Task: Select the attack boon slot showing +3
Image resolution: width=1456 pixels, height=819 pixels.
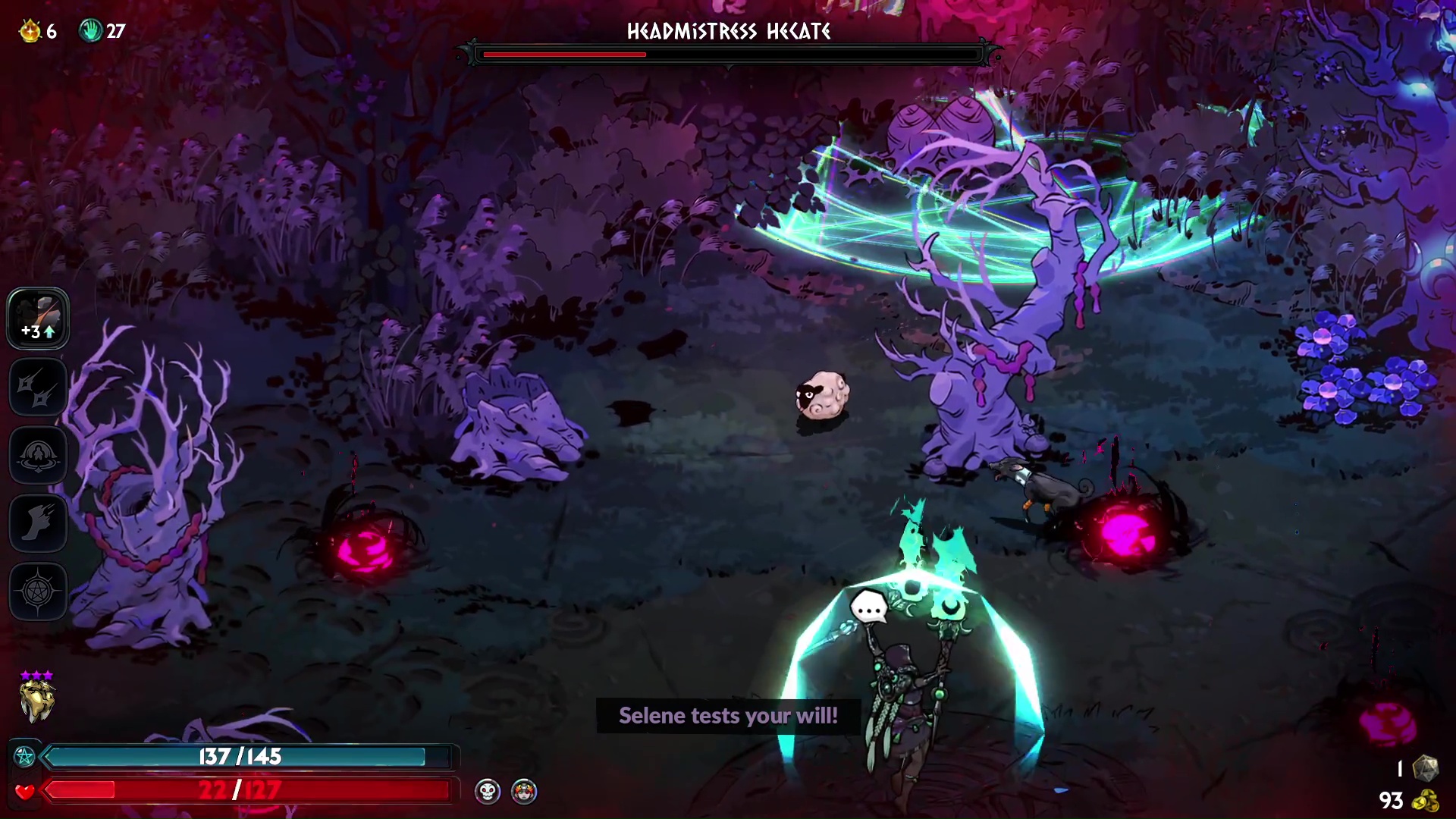Action: coord(38,318)
